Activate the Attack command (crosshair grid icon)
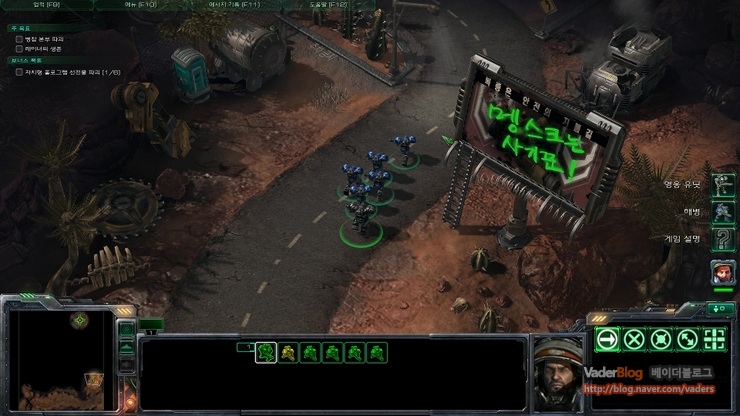Image resolution: width=740 pixels, height=416 pixels. pos(714,339)
